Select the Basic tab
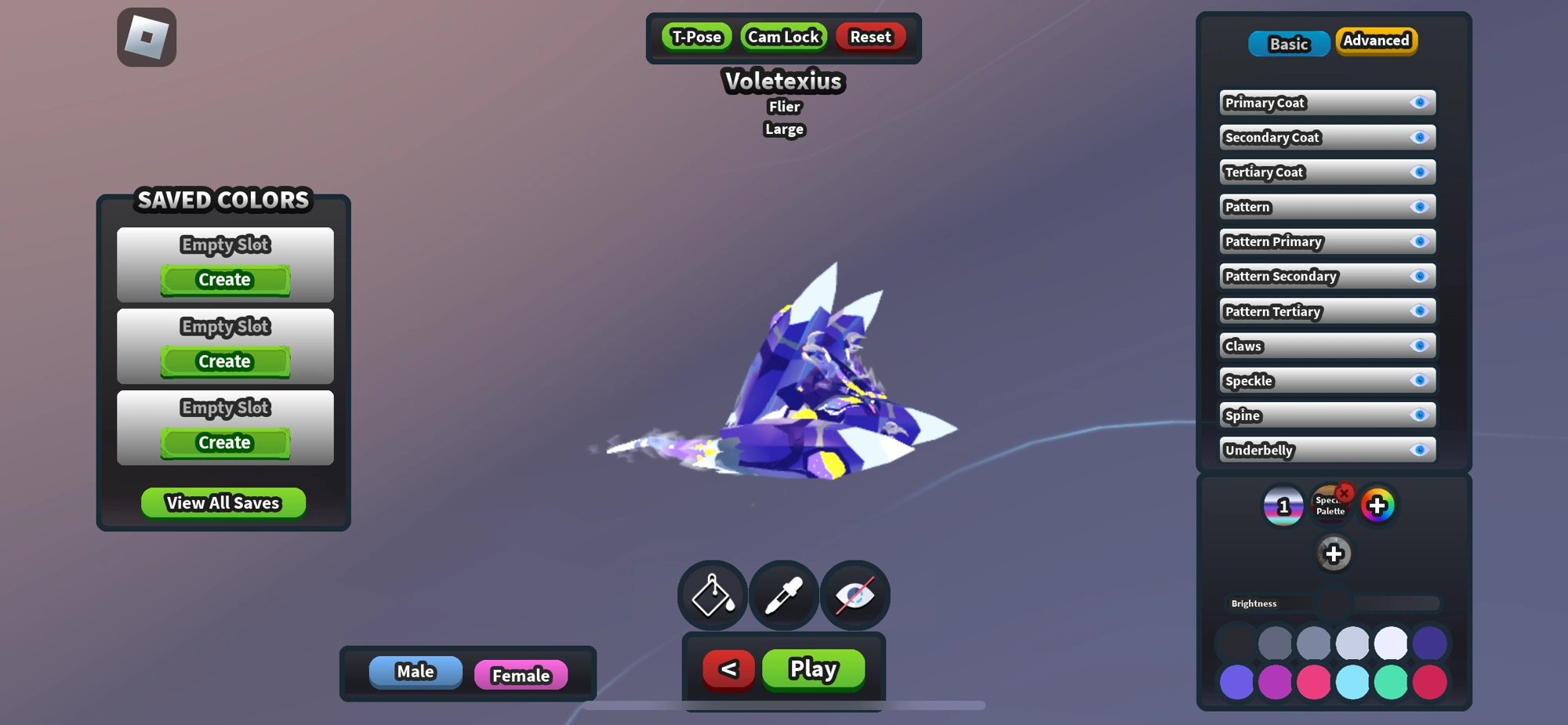The height and width of the screenshot is (725, 1568). pos(1288,44)
